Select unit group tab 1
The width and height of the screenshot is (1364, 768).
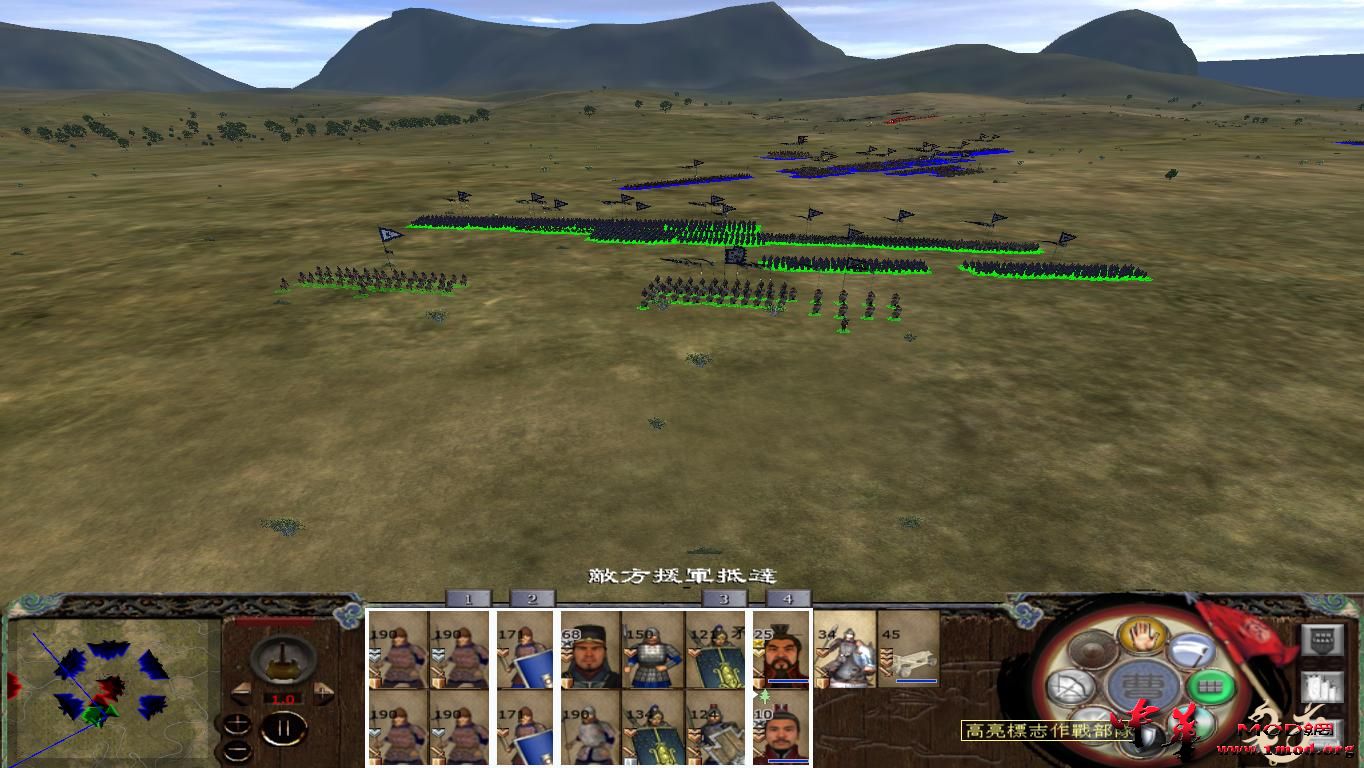pos(466,597)
